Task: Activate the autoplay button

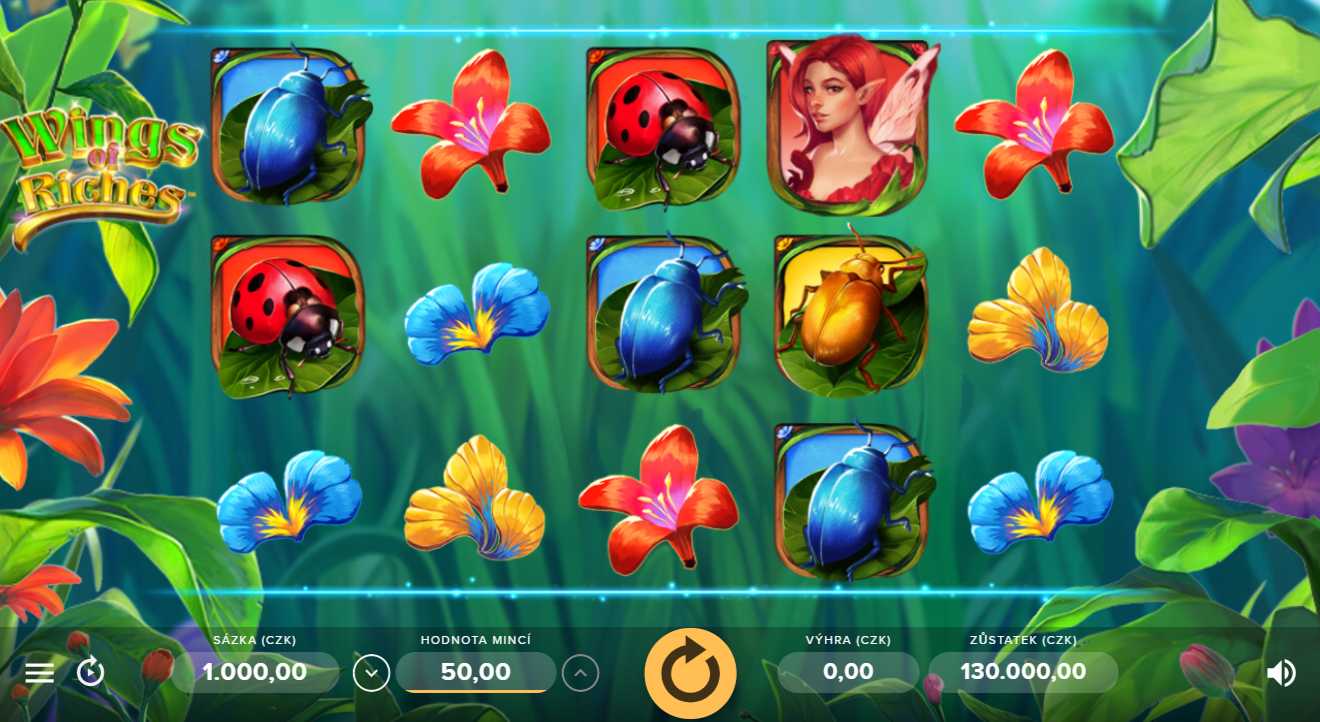Action: (91, 672)
